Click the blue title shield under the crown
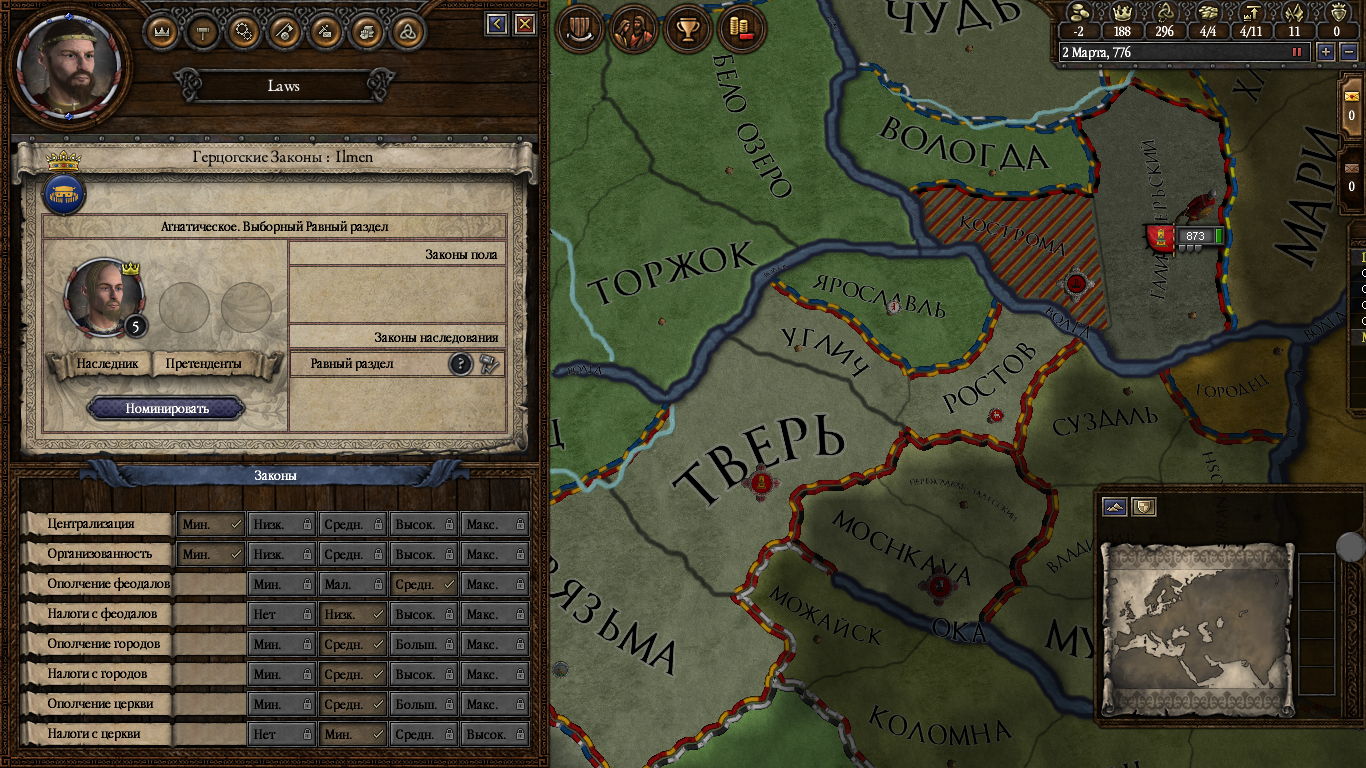Viewport: 1366px width, 768px height. point(64,194)
